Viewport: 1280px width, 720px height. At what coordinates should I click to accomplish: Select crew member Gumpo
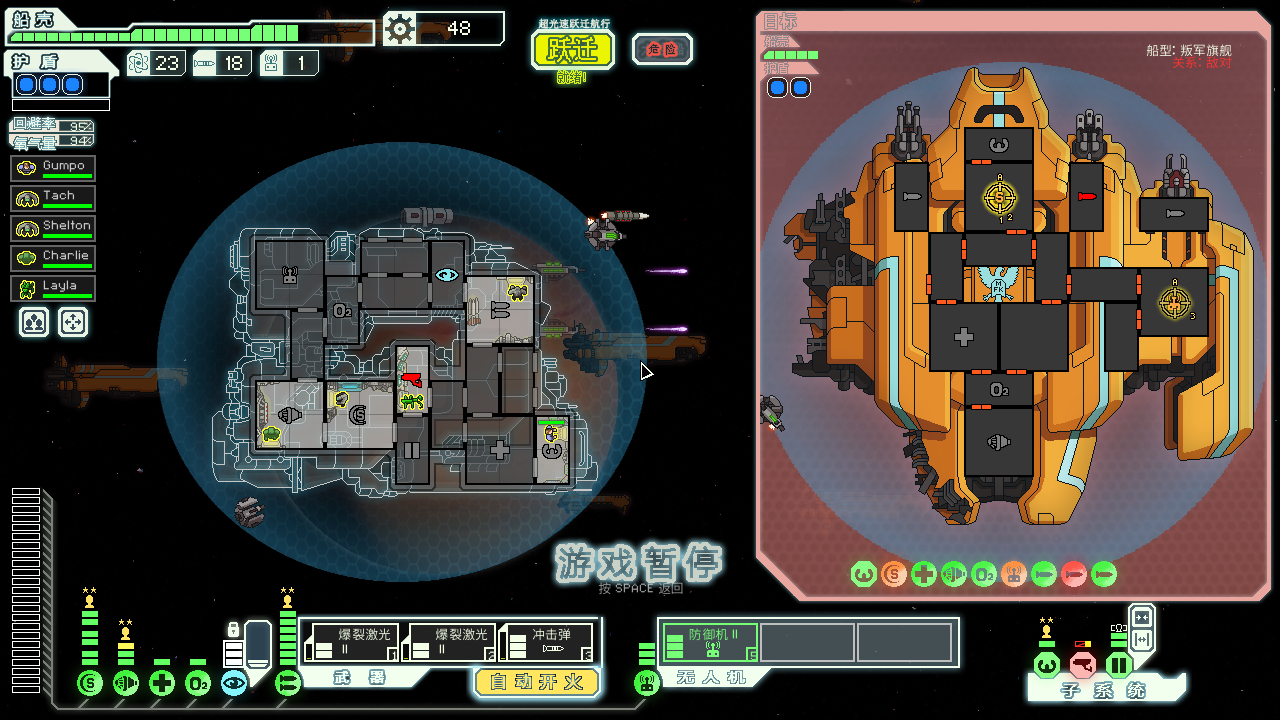[54, 167]
